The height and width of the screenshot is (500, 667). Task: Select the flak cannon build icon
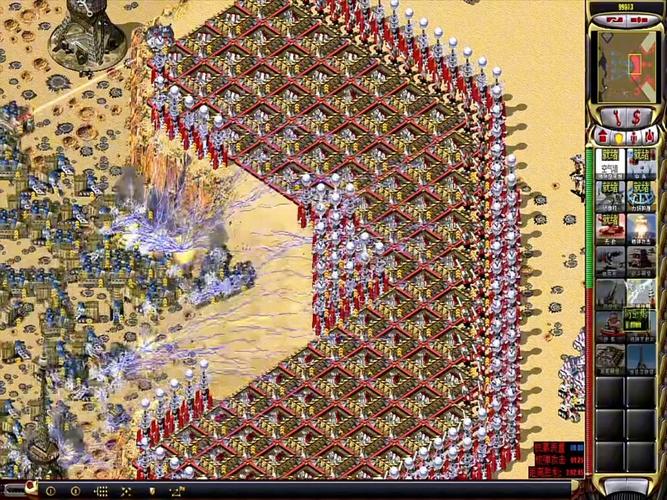click(x=610, y=293)
